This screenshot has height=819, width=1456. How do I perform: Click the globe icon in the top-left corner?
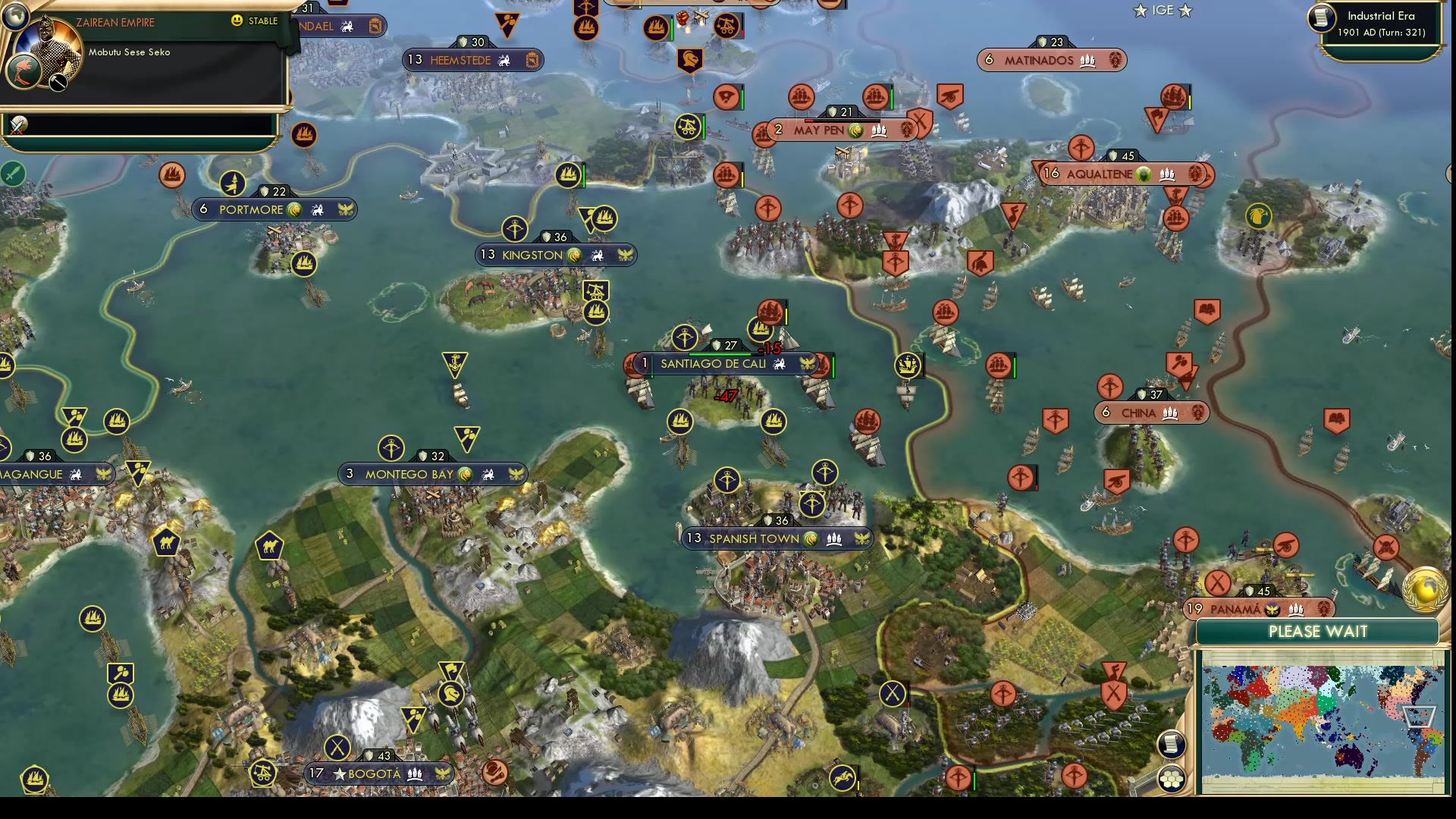tap(17, 17)
